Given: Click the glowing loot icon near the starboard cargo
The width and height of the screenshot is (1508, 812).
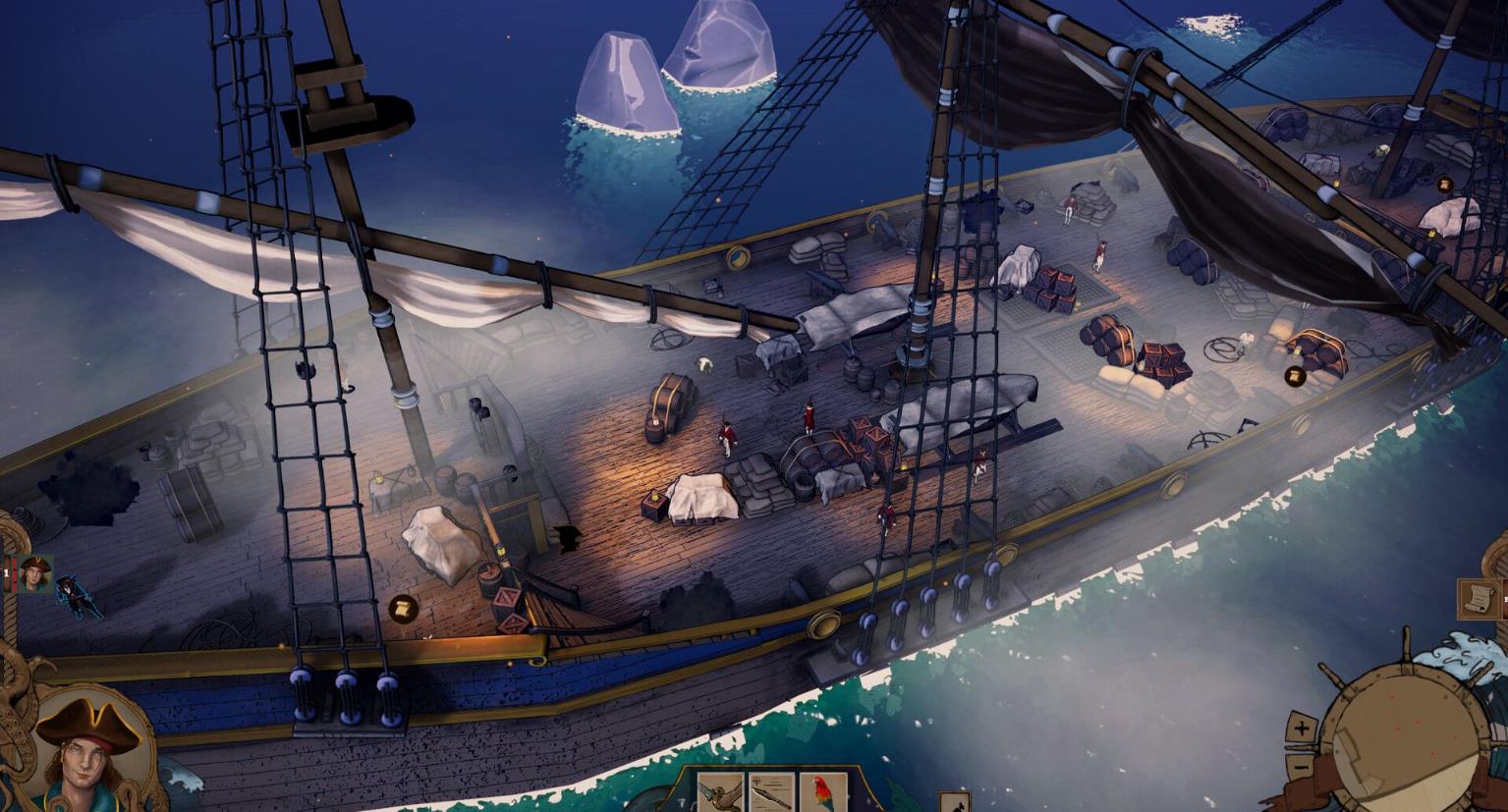Looking at the screenshot, I should point(1295,376).
